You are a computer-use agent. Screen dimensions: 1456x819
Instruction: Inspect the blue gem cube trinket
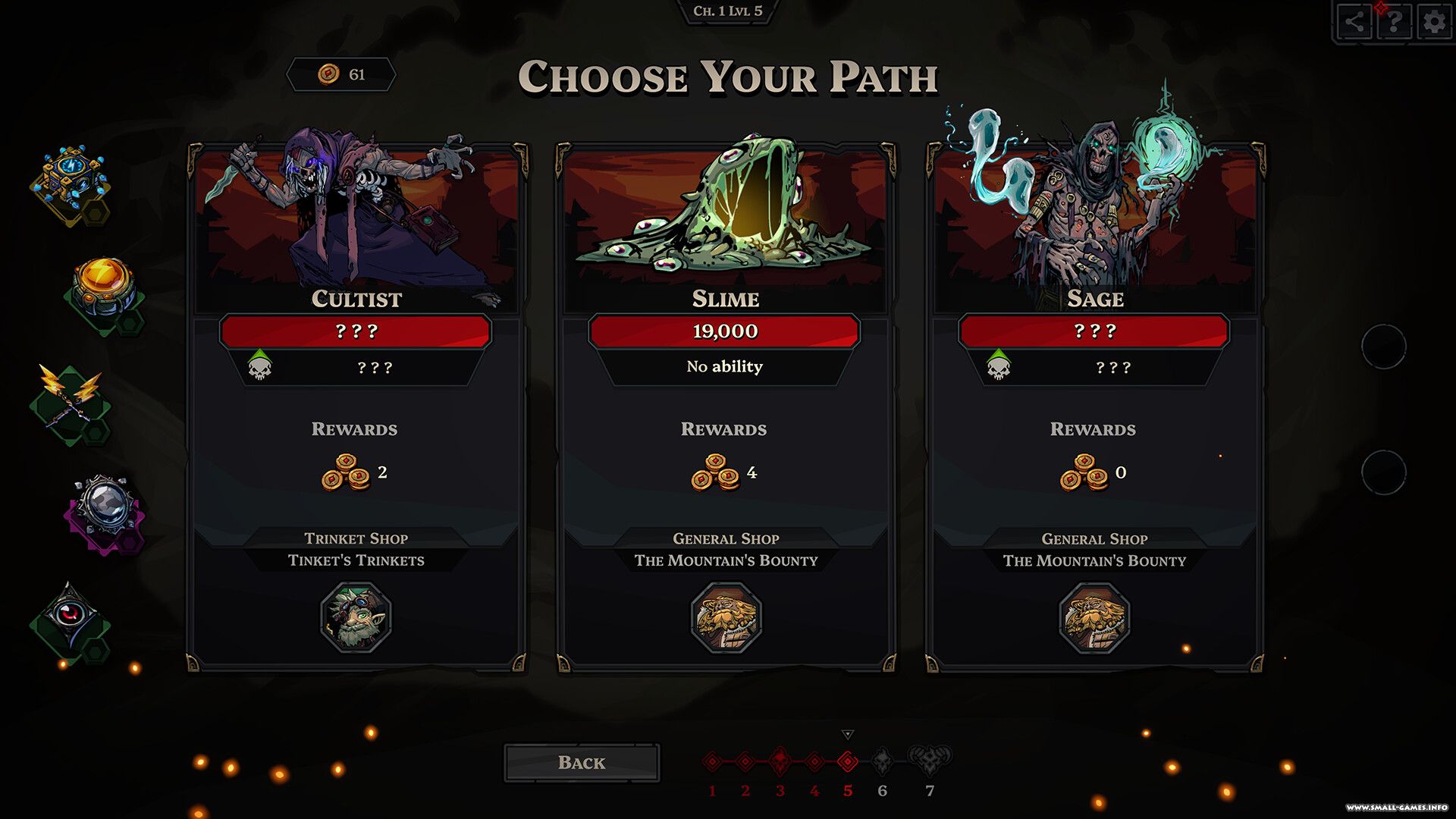(71, 180)
